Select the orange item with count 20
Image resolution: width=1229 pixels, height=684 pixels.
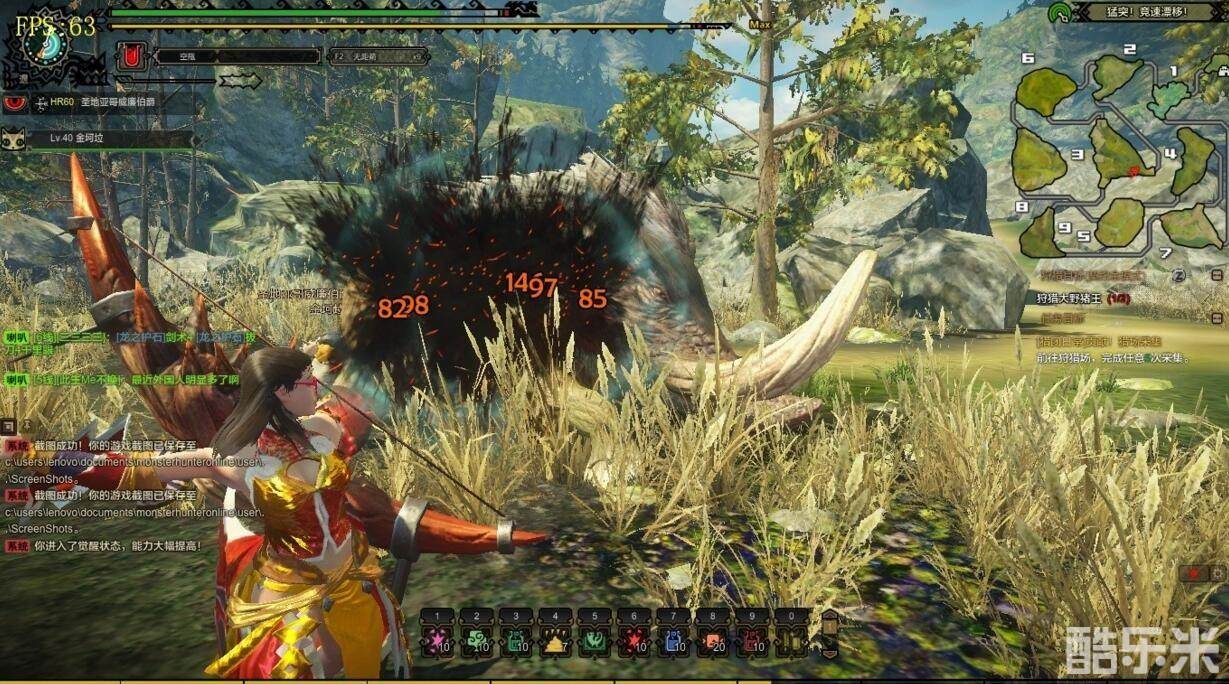click(712, 639)
